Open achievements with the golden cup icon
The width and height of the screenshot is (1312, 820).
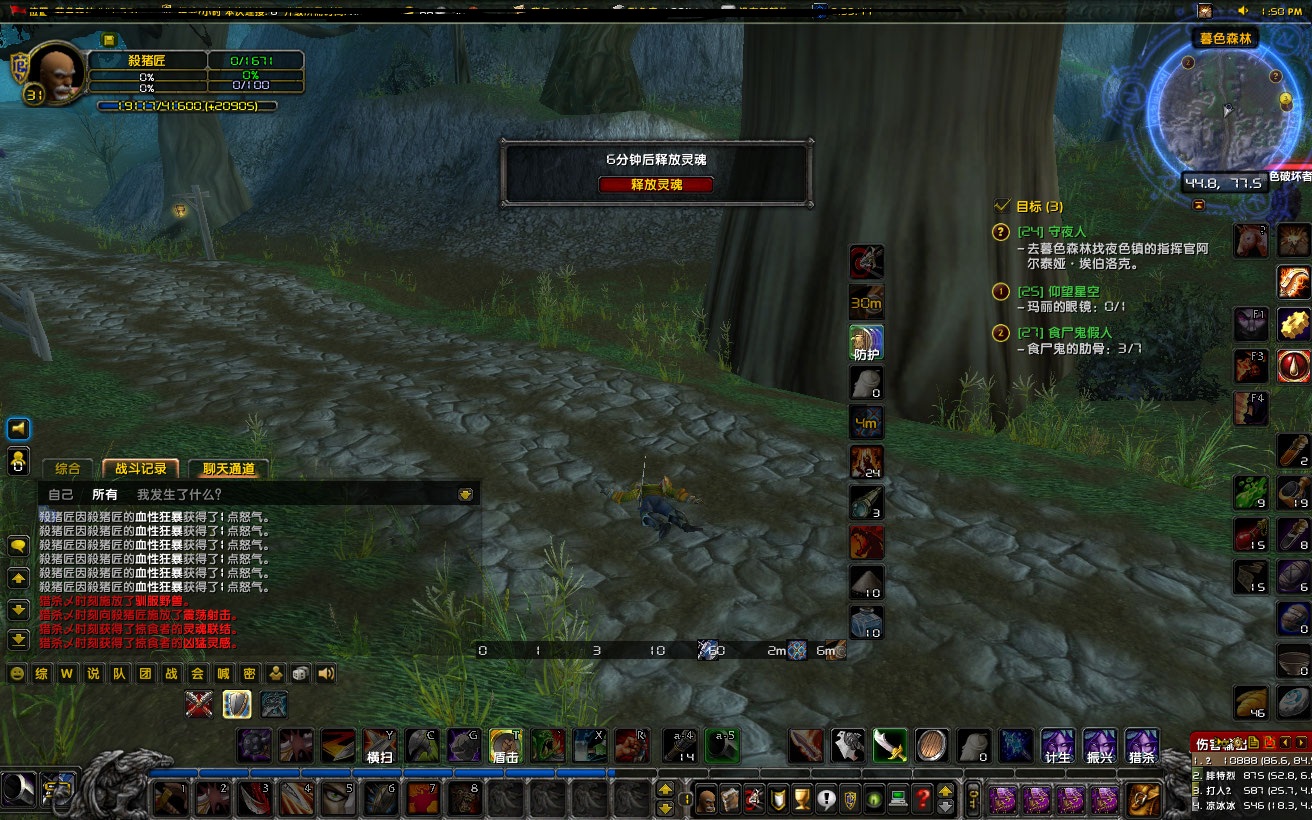(800, 800)
